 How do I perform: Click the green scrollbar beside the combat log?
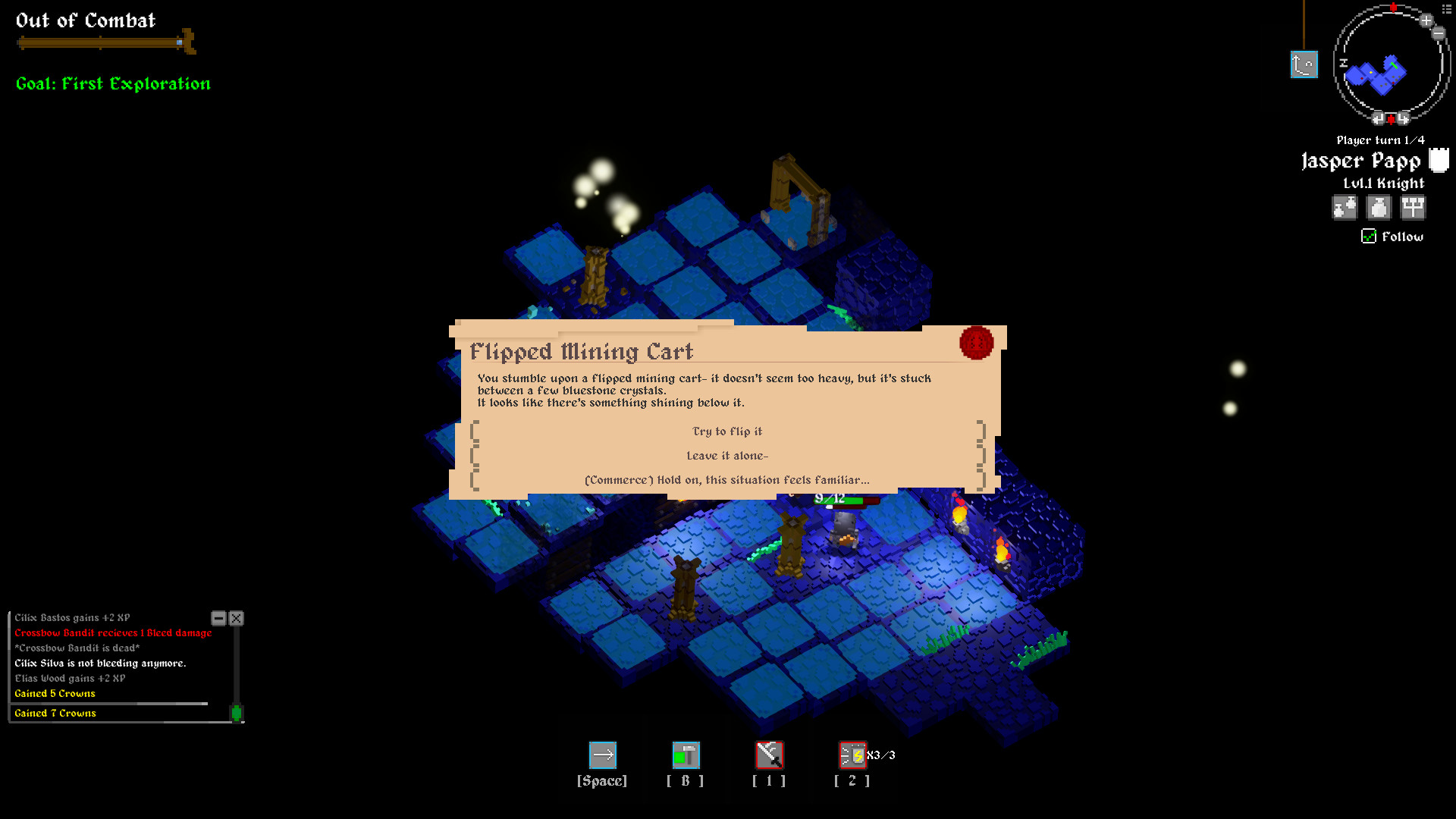pos(237,711)
